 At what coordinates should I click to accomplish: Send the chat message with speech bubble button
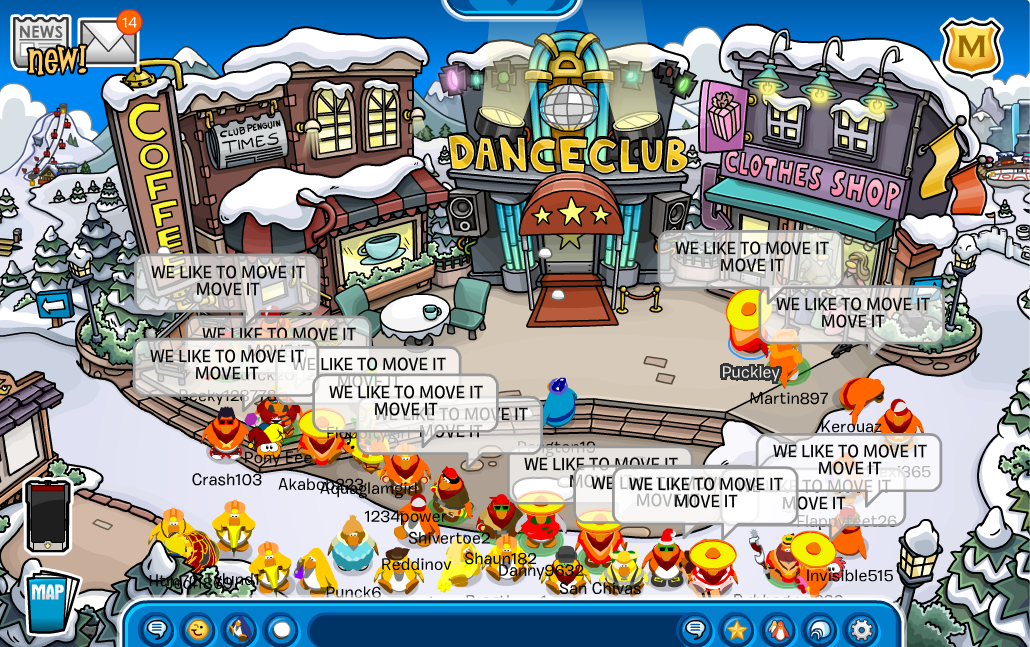pyautogui.click(x=696, y=630)
